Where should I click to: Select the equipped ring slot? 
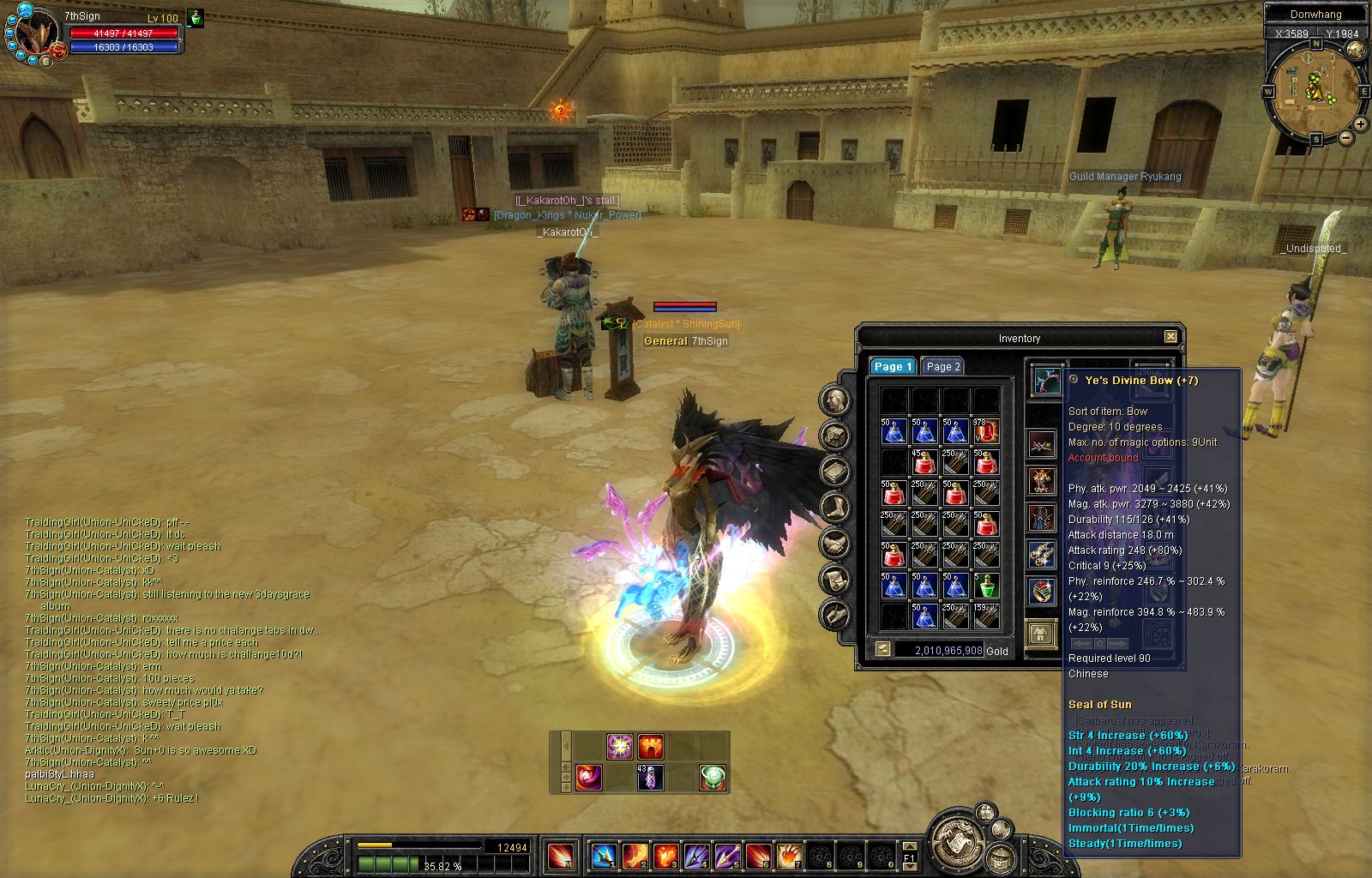point(1042,591)
